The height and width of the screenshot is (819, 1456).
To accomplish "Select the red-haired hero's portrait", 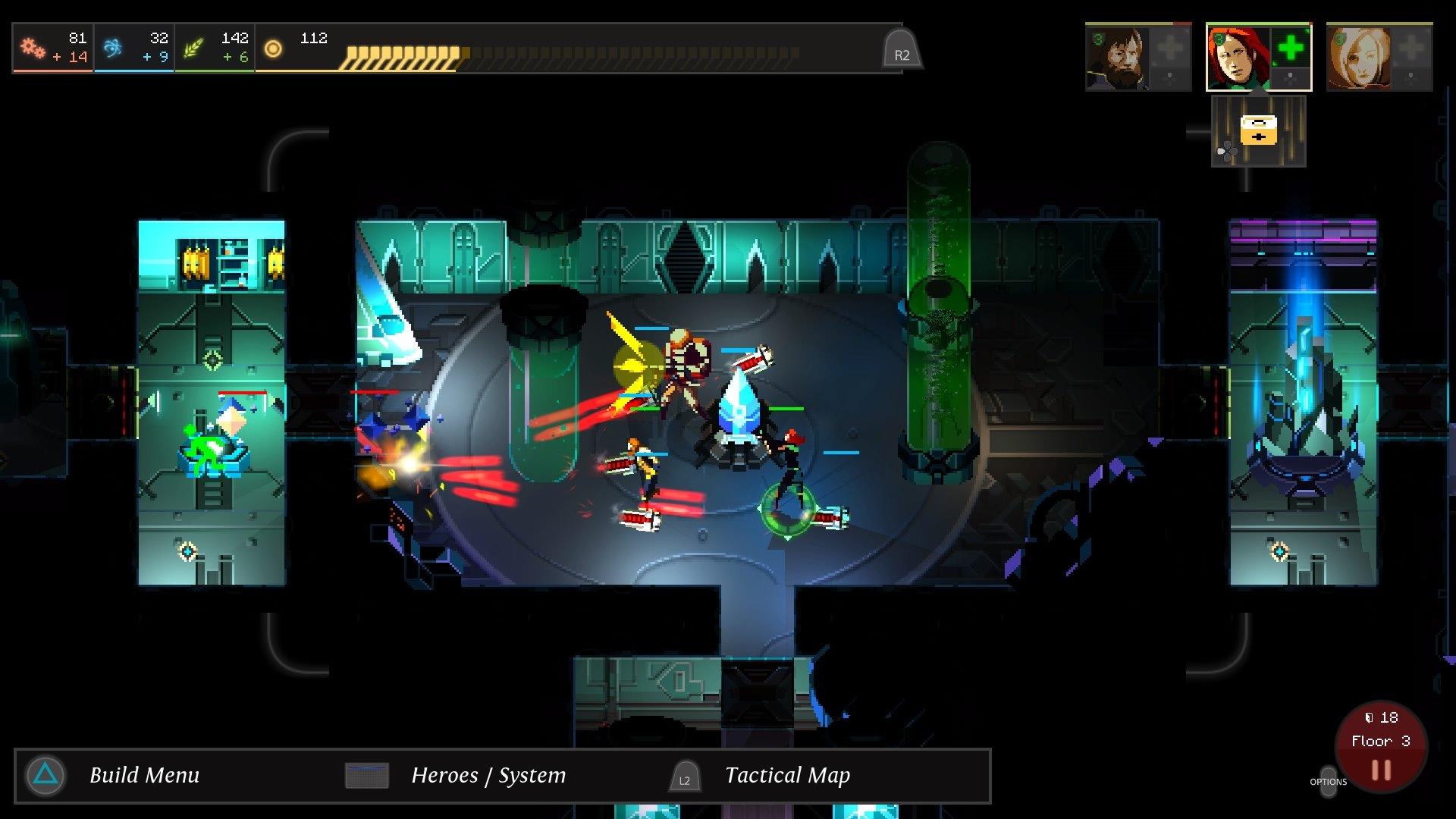I will [1239, 58].
